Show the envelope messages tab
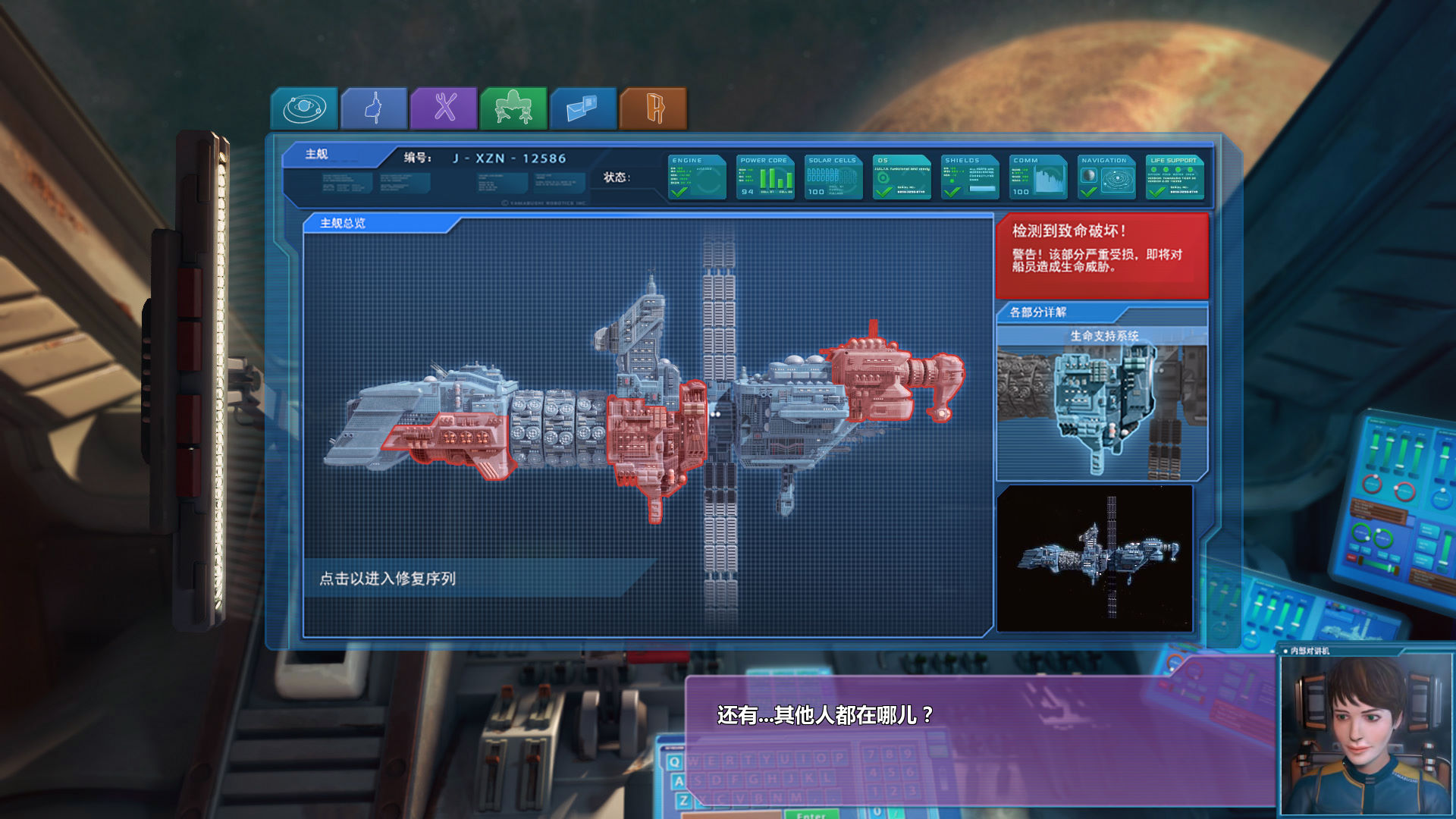The image size is (1456, 819). coord(583,108)
